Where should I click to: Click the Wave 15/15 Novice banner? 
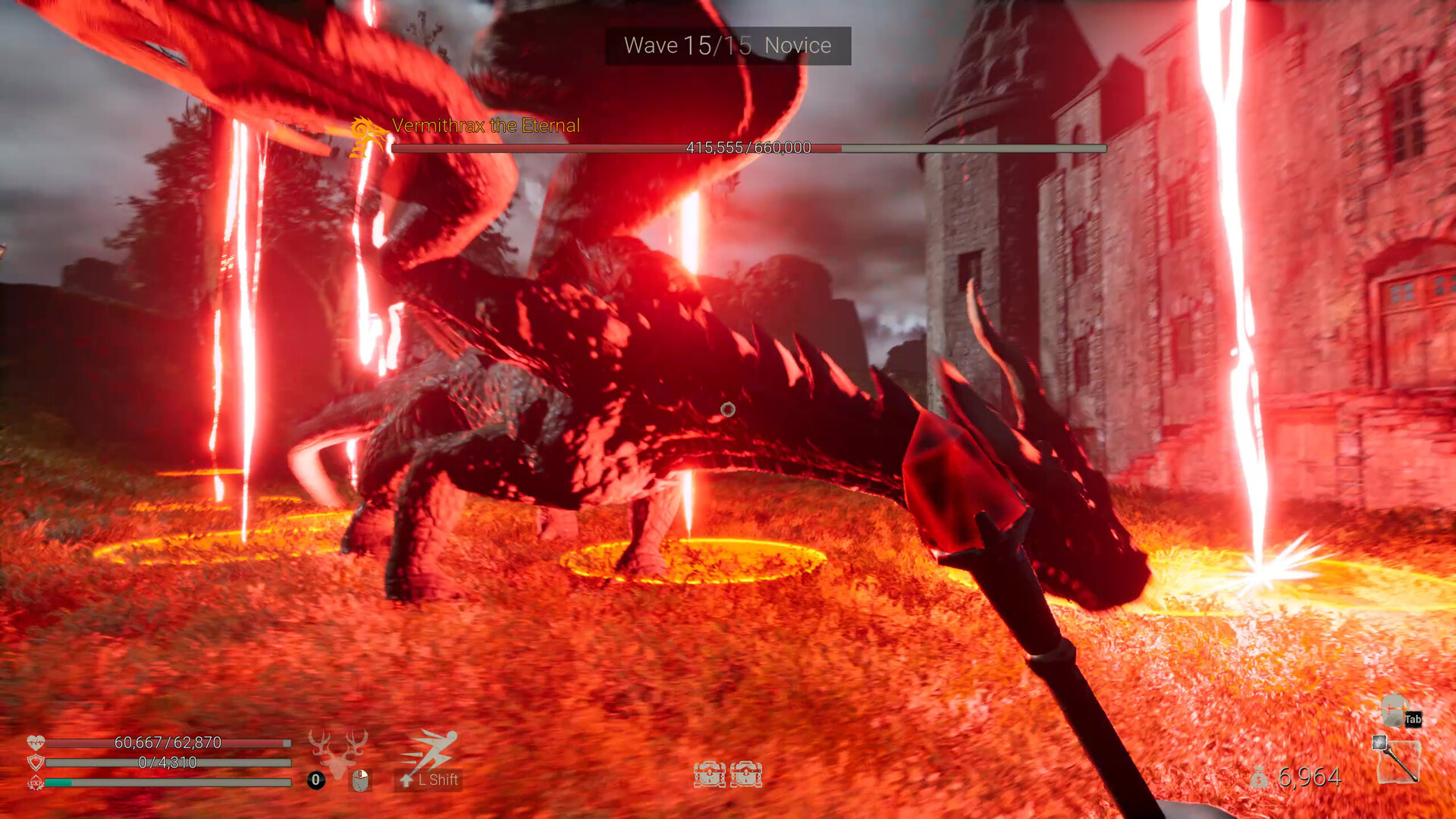(726, 45)
